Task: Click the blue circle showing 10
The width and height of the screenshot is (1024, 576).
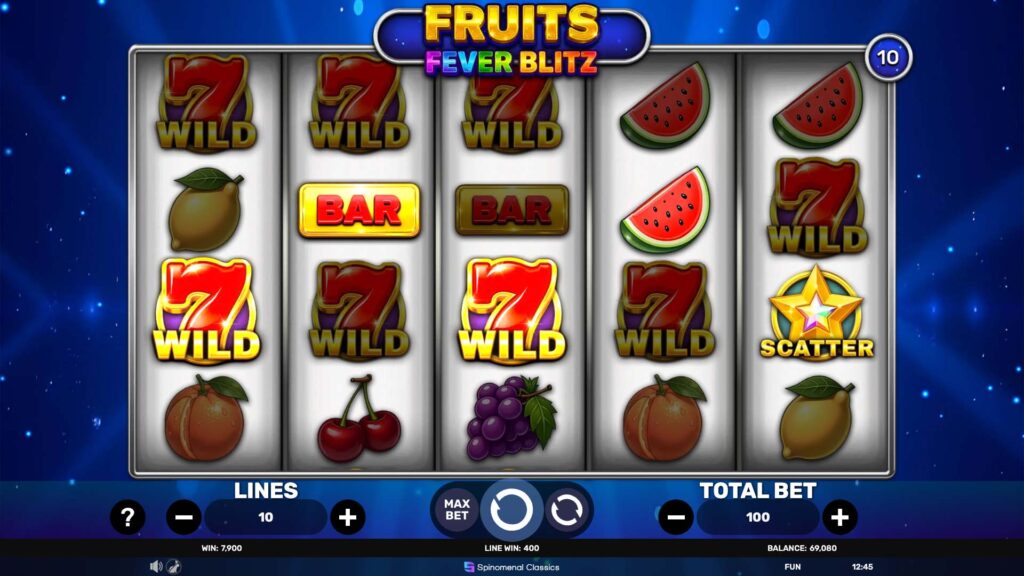Action: (x=888, y=57)
